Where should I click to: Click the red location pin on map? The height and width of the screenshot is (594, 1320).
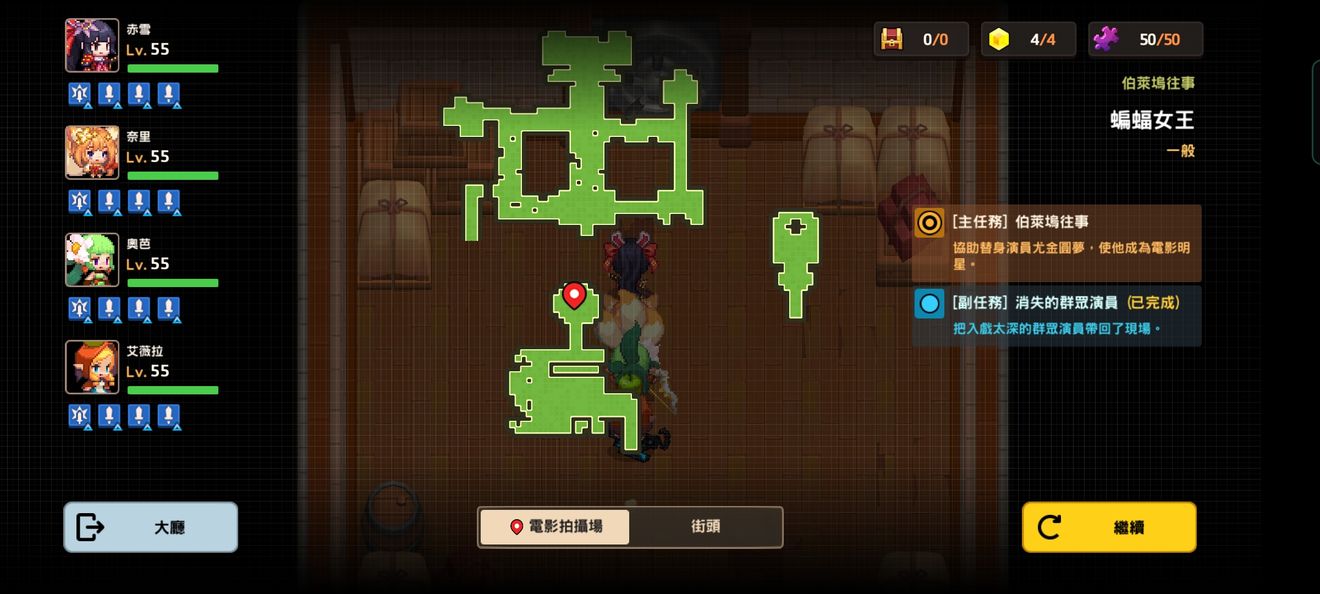(x=574, y=295)
